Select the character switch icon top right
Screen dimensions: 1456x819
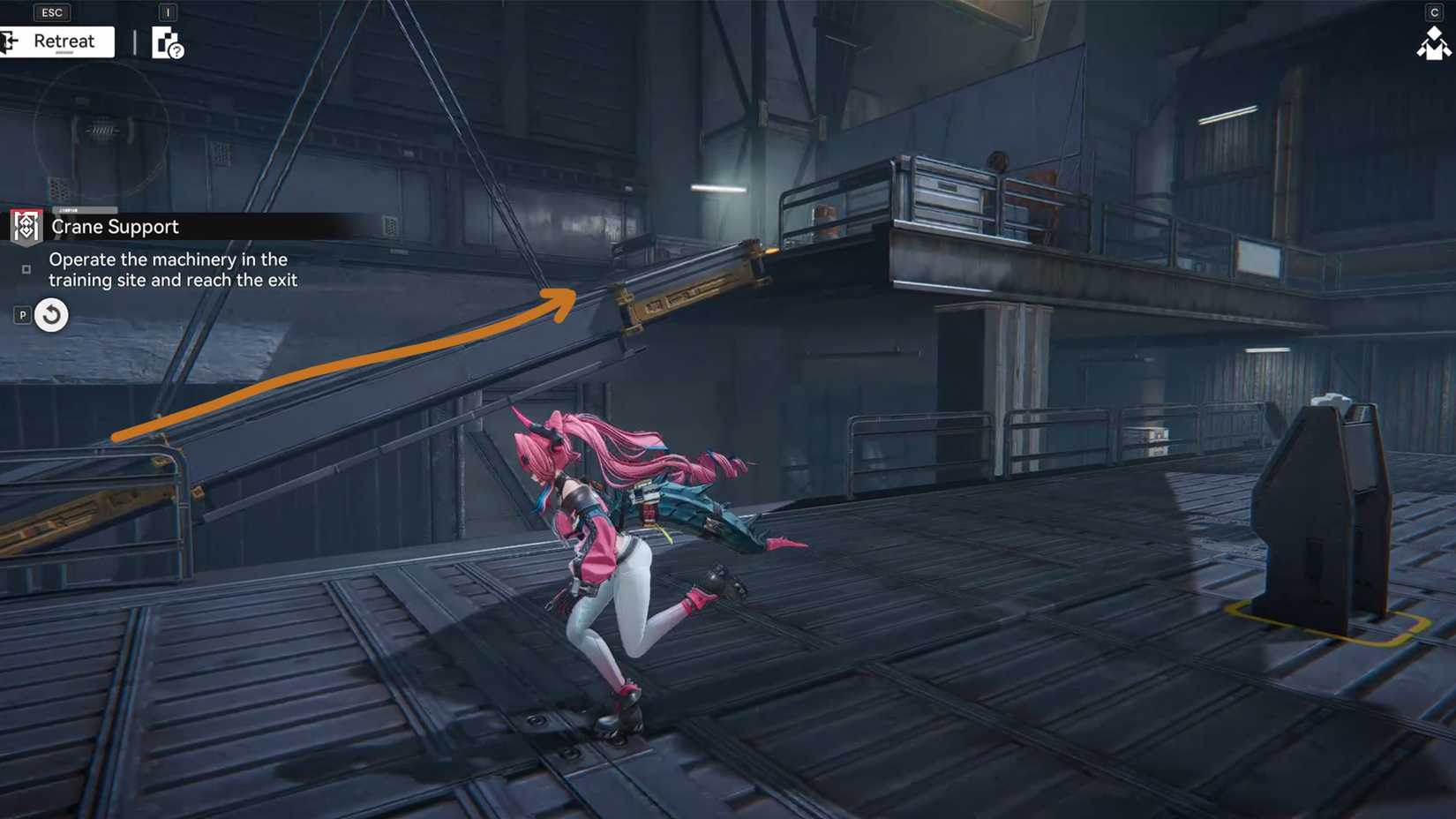pyautogui.click(x=1433, y=42)
